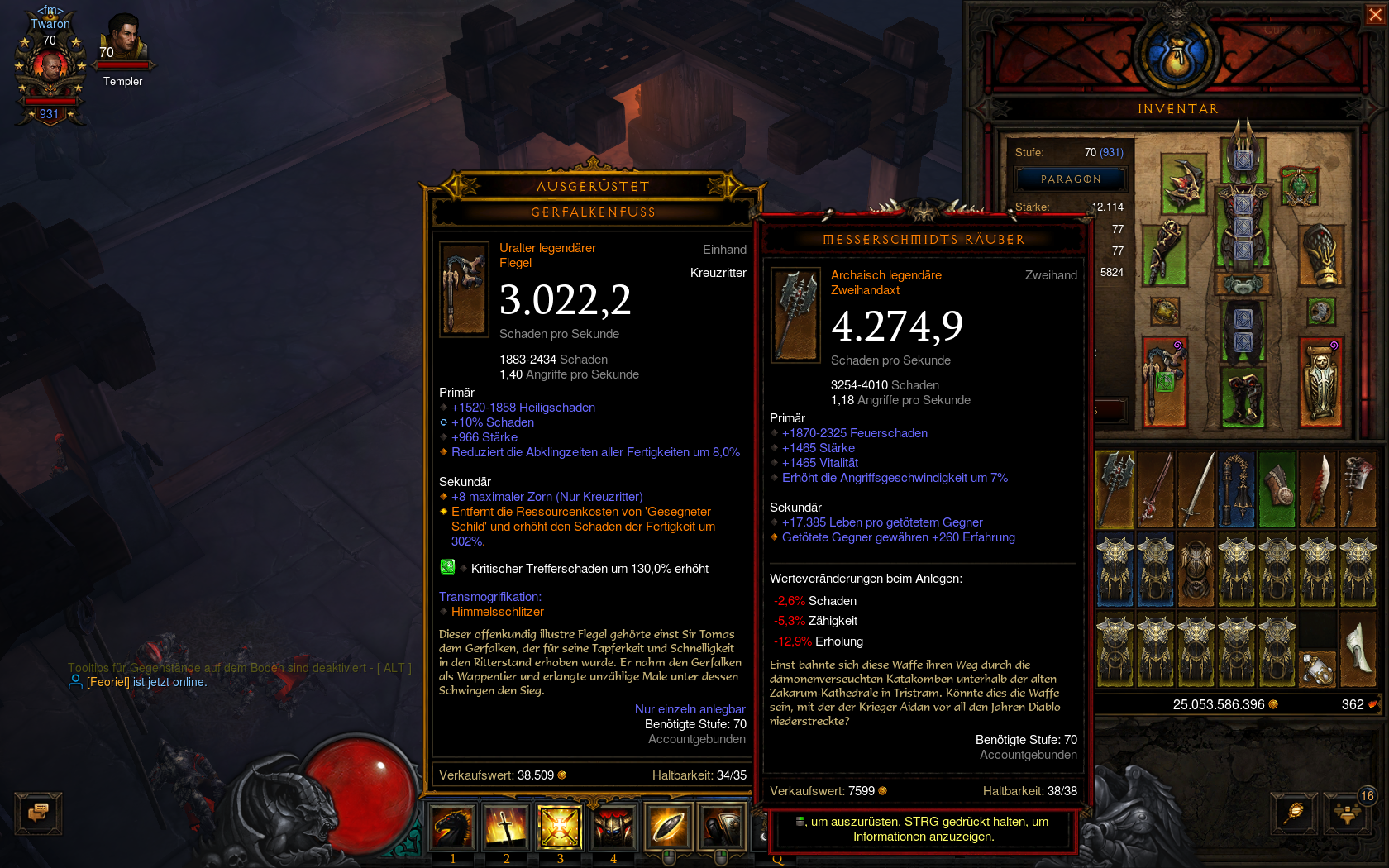This screenshot has width=1389, height=868.
Task: Open the chat speech-bubble button
Action: pos(38,813)
